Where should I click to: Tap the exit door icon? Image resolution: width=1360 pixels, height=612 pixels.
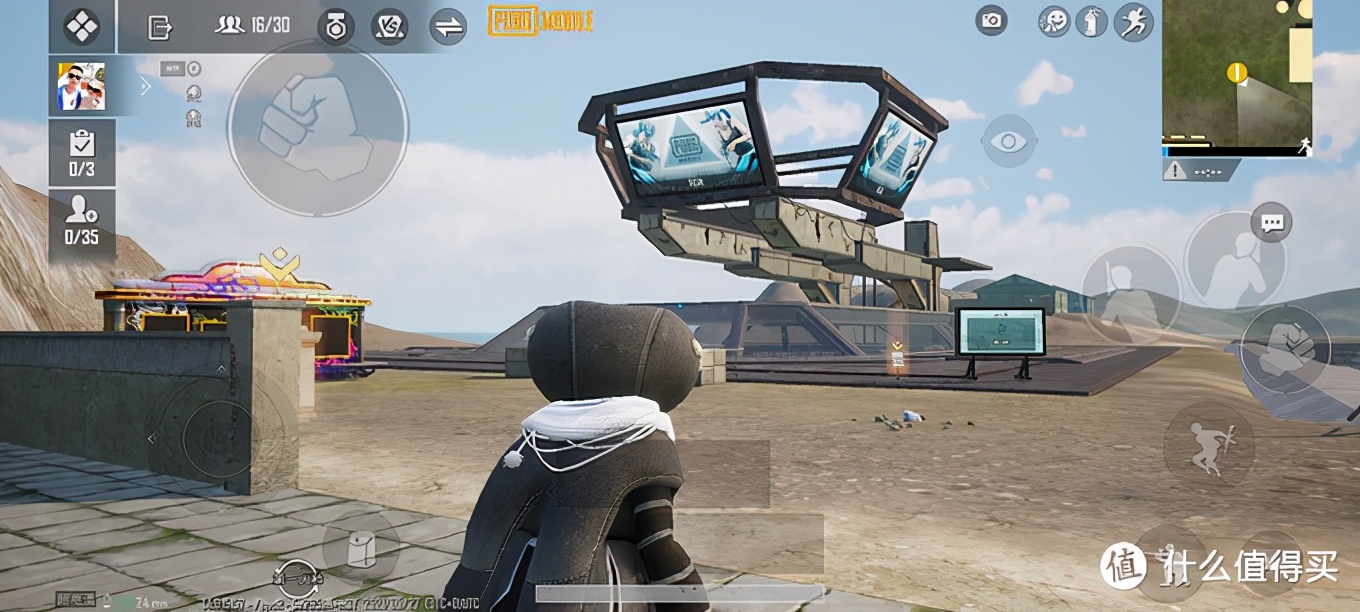click(159, 27)
